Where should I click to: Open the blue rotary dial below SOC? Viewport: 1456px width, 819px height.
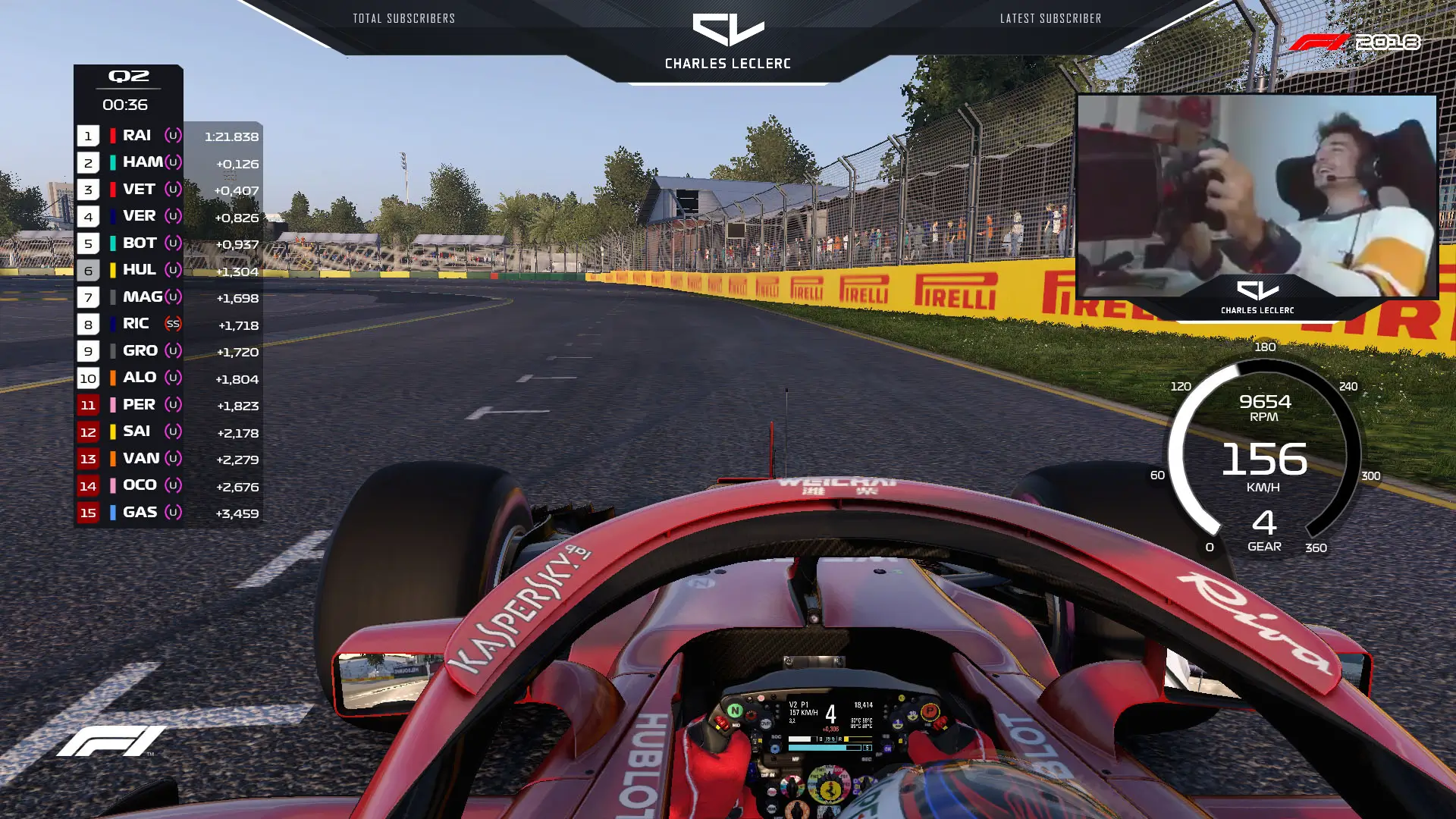pyautogui.click(x=776, y=748)
